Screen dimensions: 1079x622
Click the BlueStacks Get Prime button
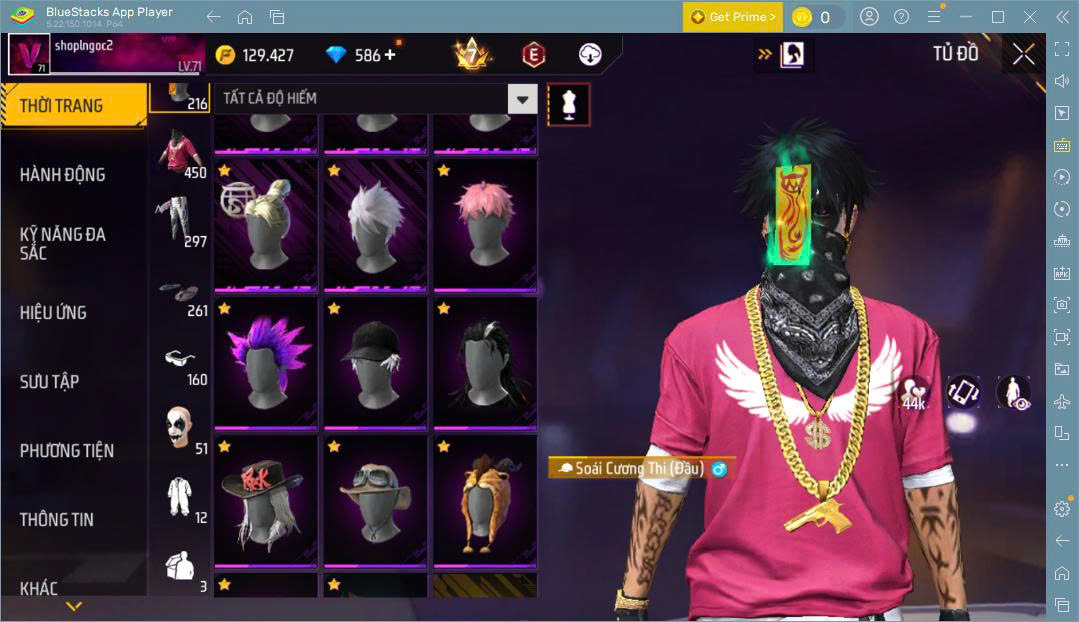[732, 17]
